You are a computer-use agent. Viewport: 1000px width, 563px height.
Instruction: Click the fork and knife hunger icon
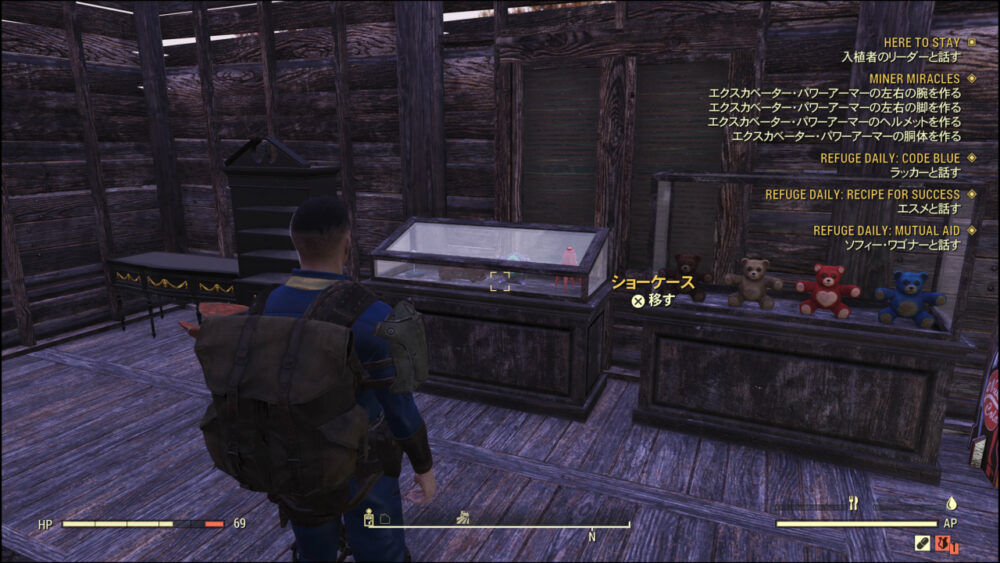[x=853, y=504]
